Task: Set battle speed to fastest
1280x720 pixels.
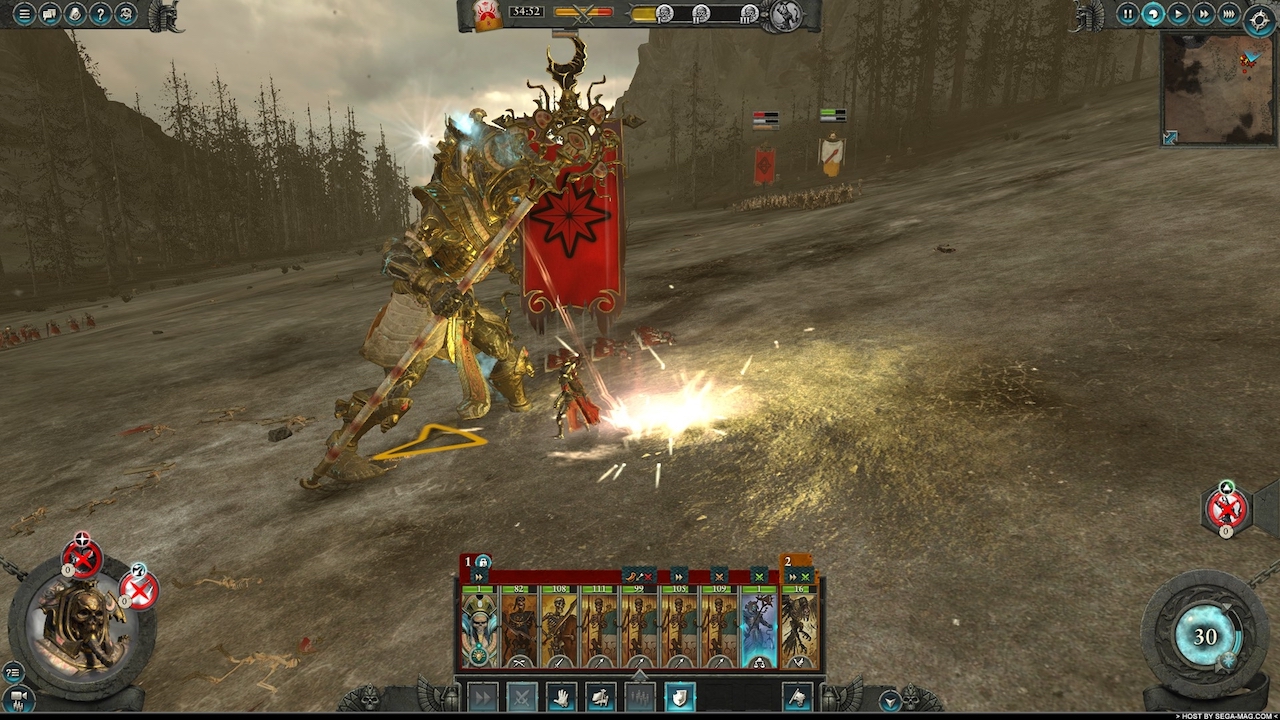Action: tap(1229, 14)
